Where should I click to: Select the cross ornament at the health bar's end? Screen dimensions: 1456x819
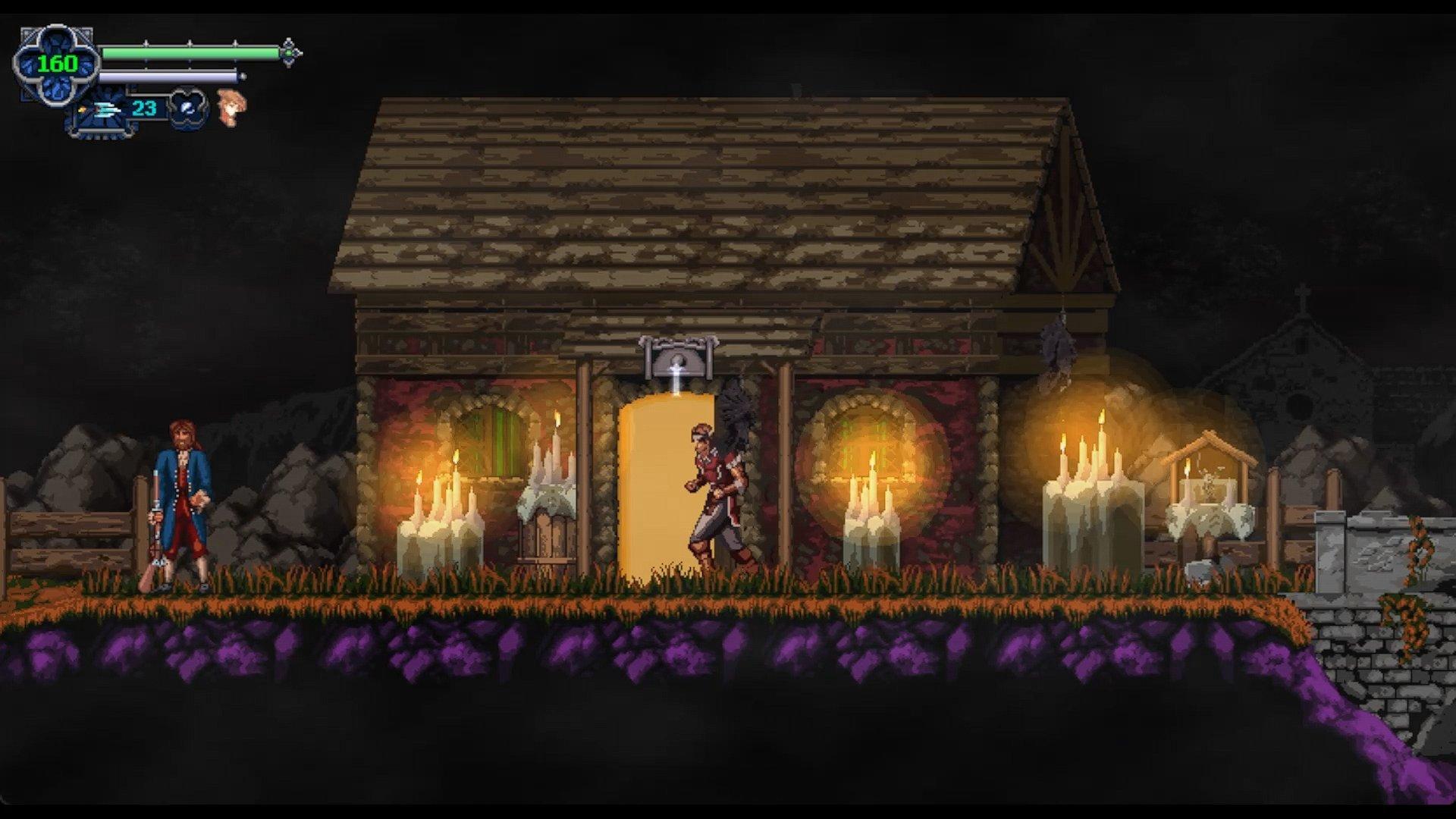point(288,54)
